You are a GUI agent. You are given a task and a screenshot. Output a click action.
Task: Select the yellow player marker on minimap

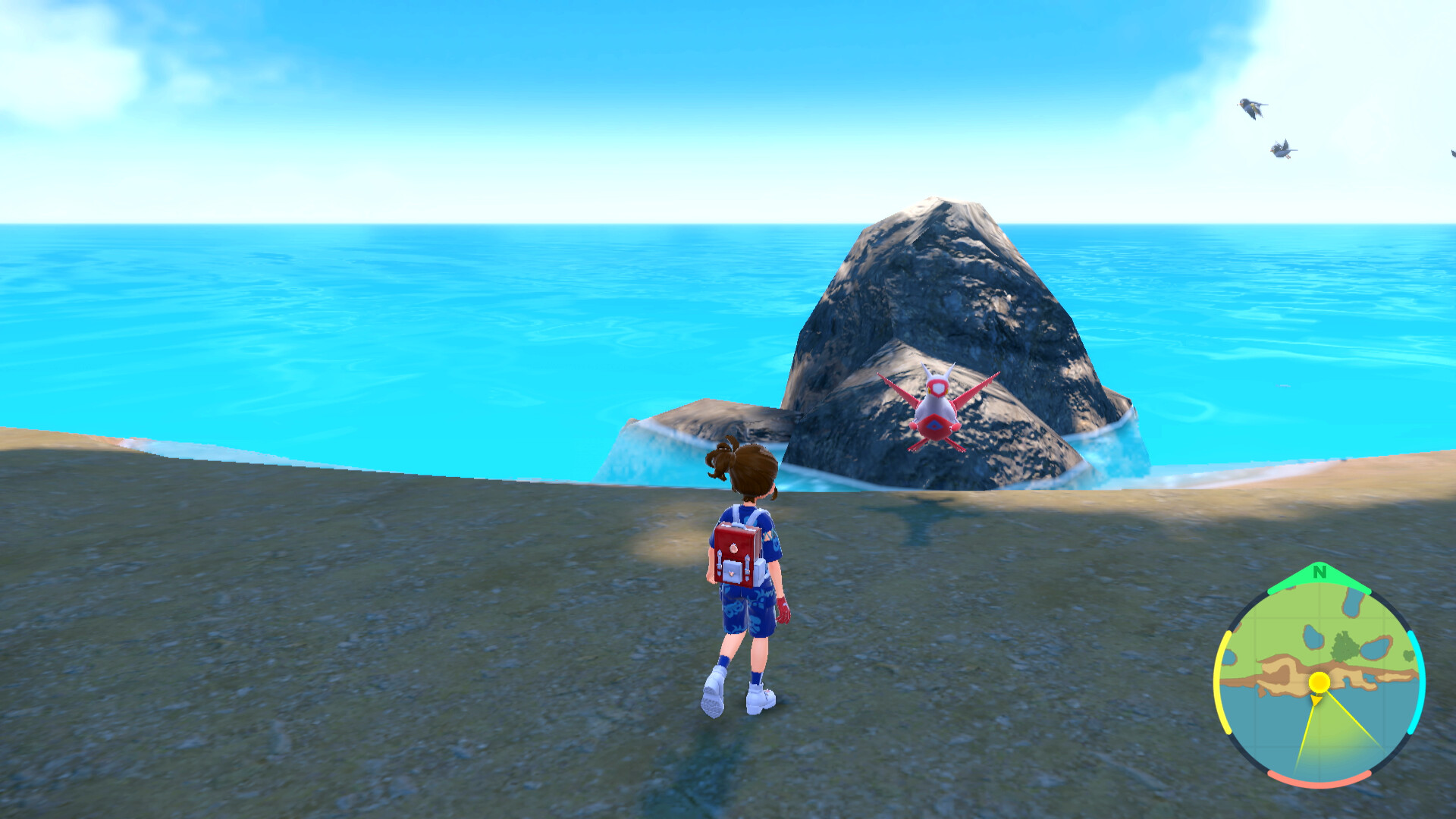click(1319, 682)
